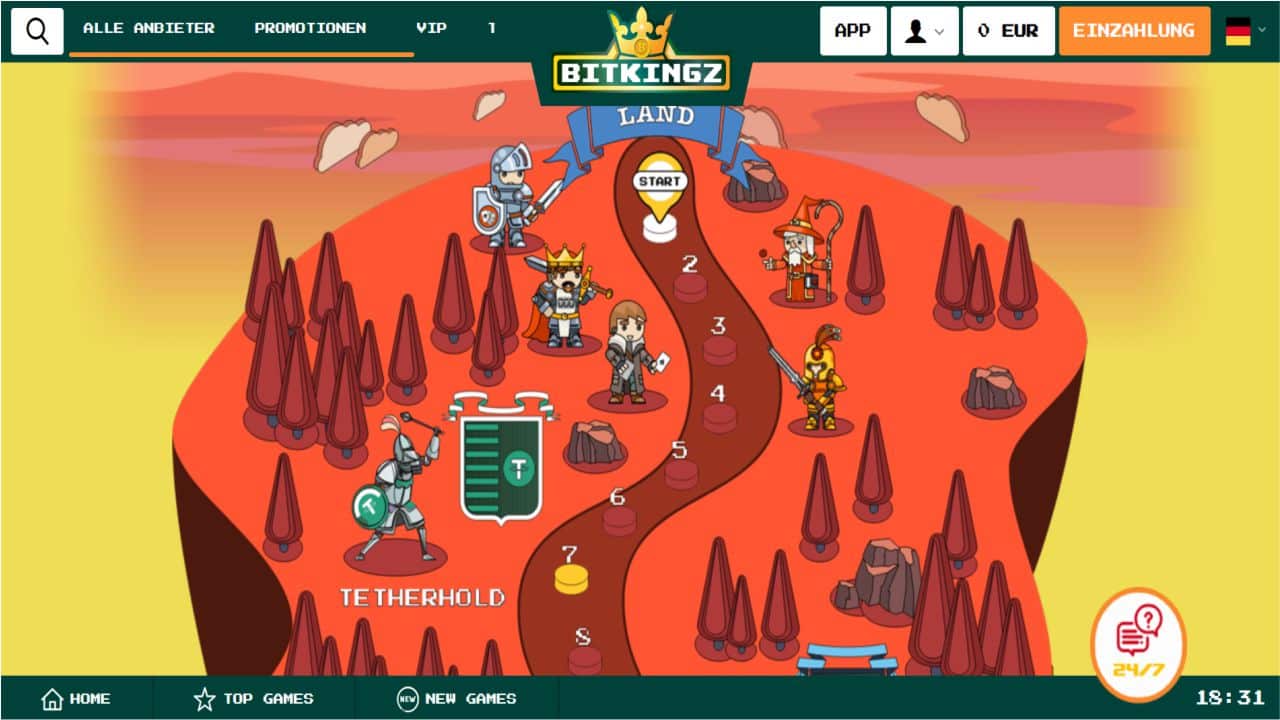
Task: Open the user account dropdown
Action: coord(924,31)
